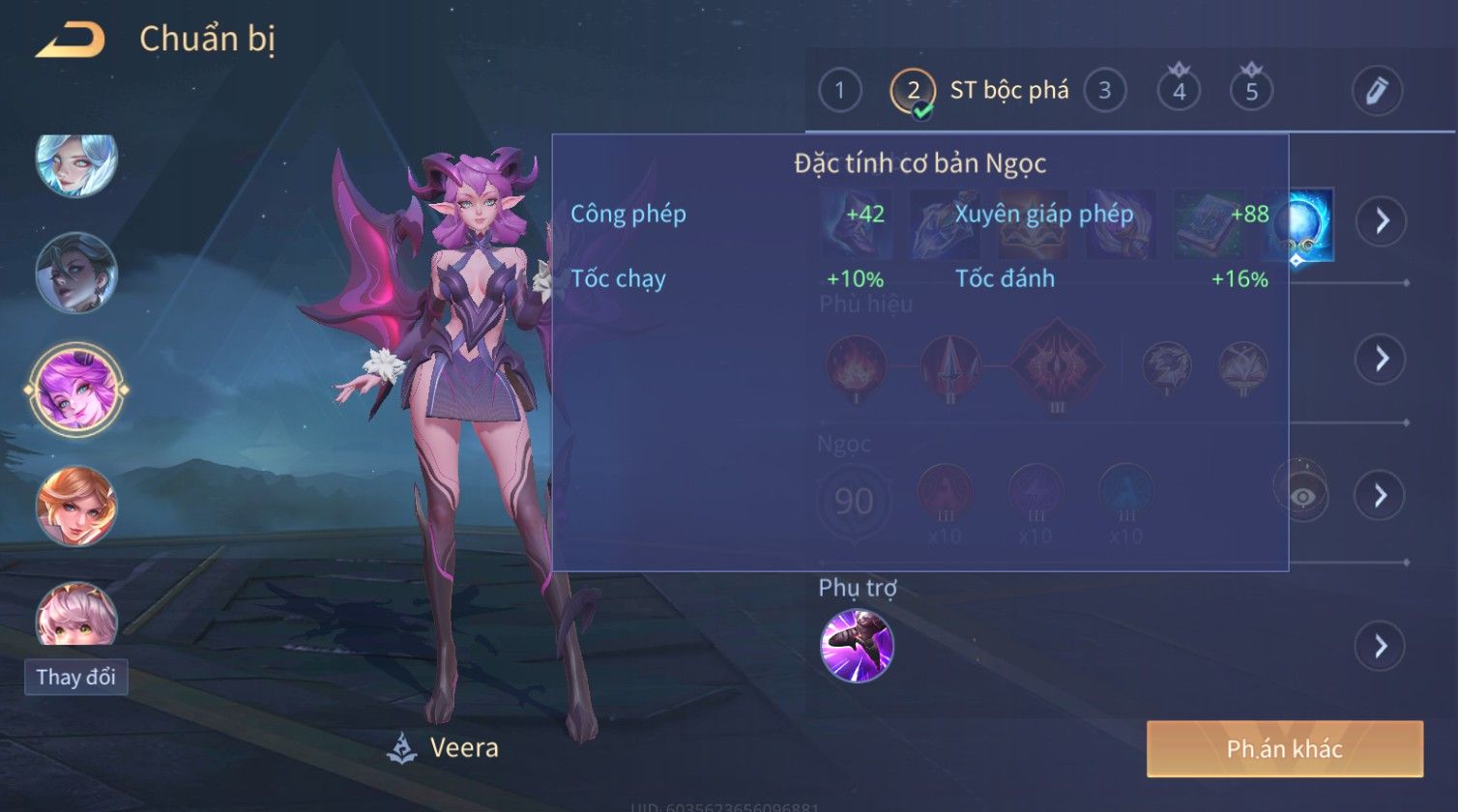Viewport: 1458px width, 812px height.
Task: Select the white-haired hero portrait
Action: [76, 161]
